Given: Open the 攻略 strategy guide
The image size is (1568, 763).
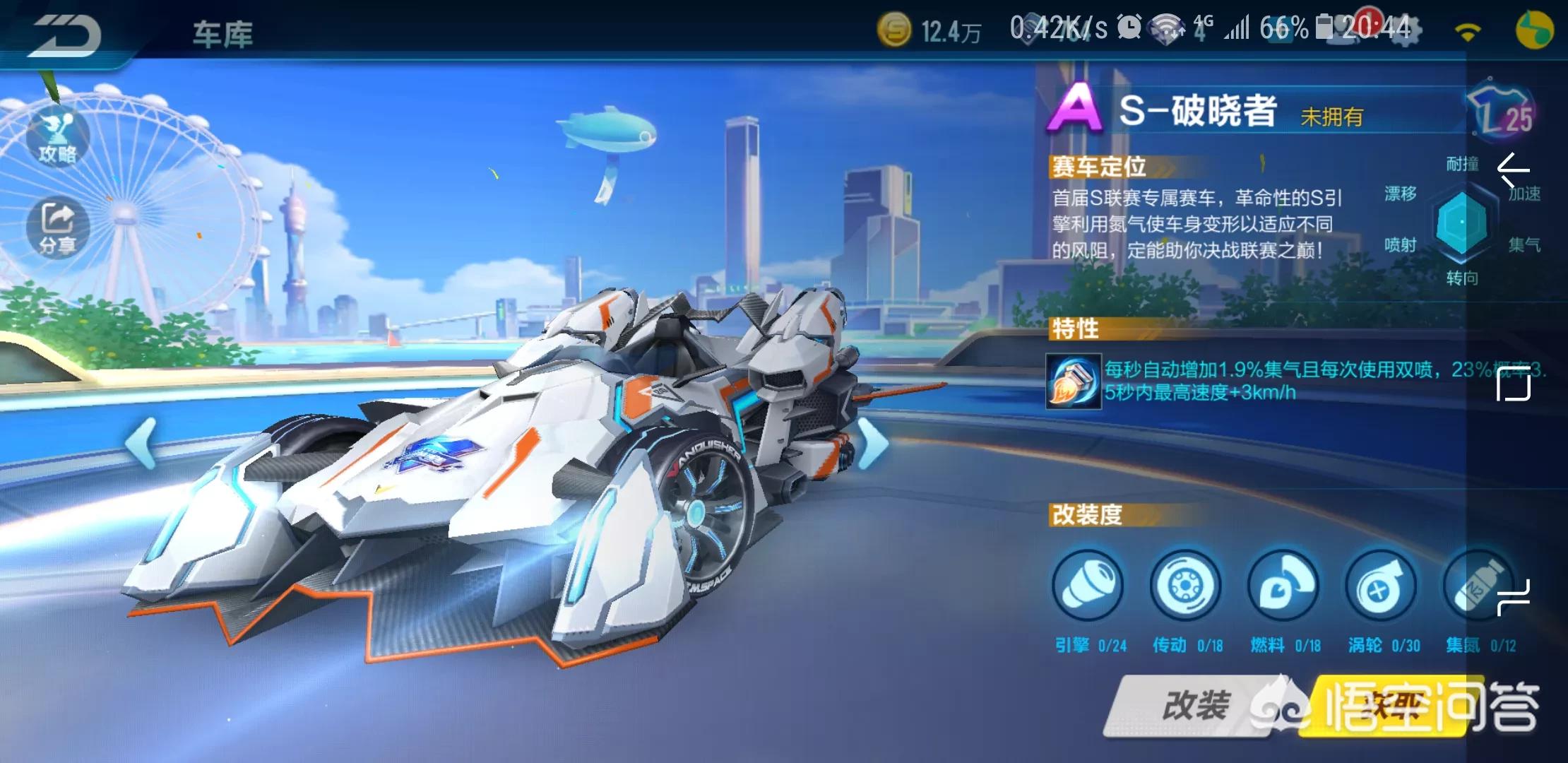Looking at the screenshot, I should pyautogui.click(x=57, y=138).
